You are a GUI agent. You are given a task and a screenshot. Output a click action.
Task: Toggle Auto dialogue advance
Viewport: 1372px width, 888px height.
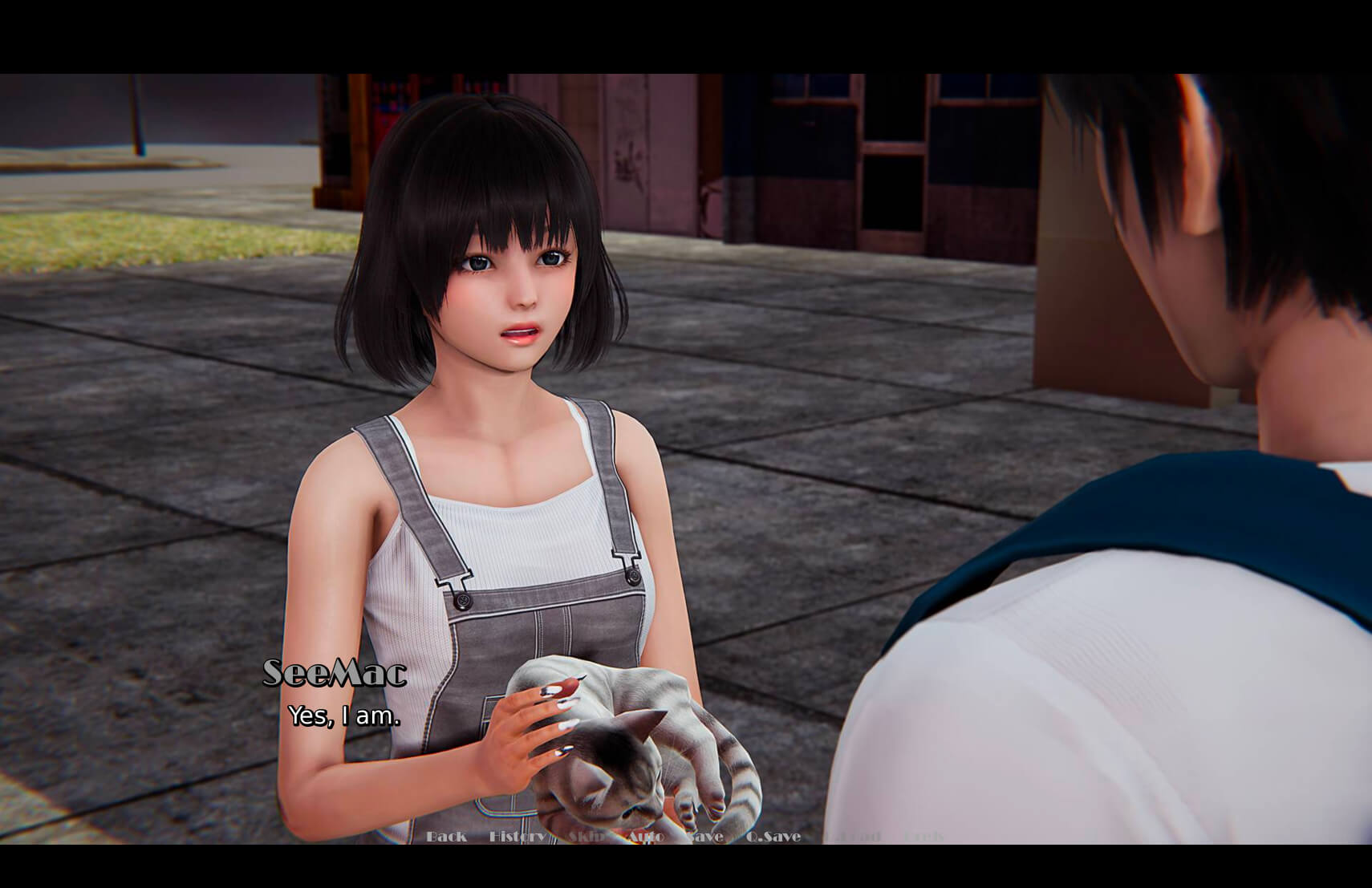(645, 837)
